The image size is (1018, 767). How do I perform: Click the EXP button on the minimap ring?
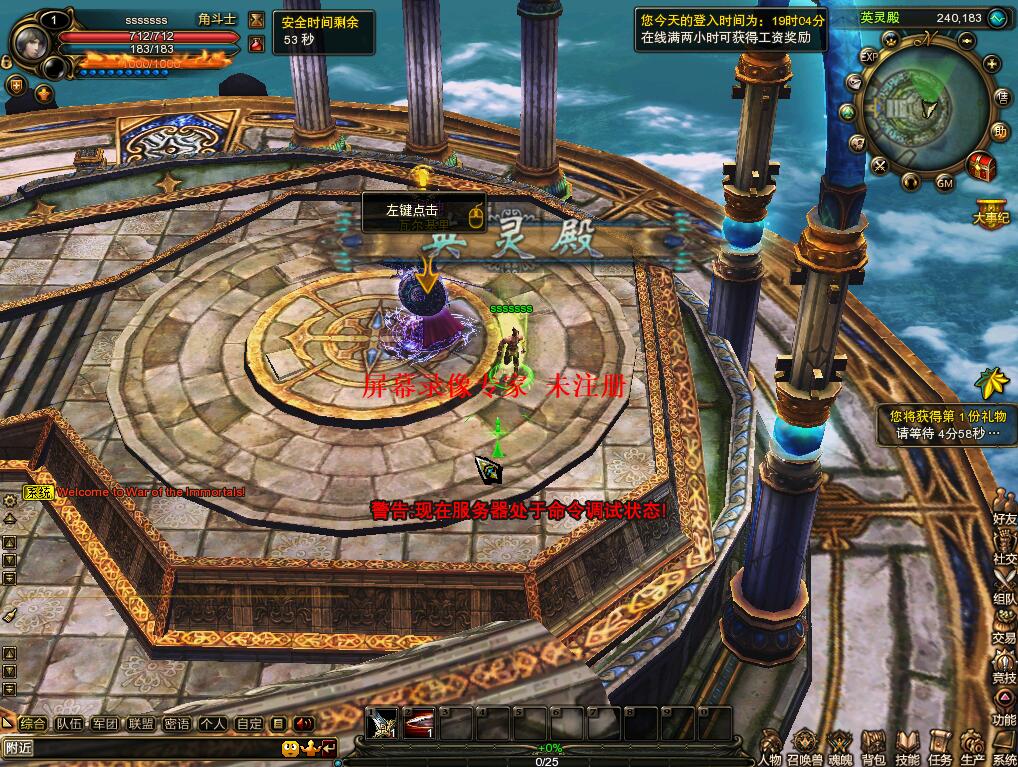point(870,58)
